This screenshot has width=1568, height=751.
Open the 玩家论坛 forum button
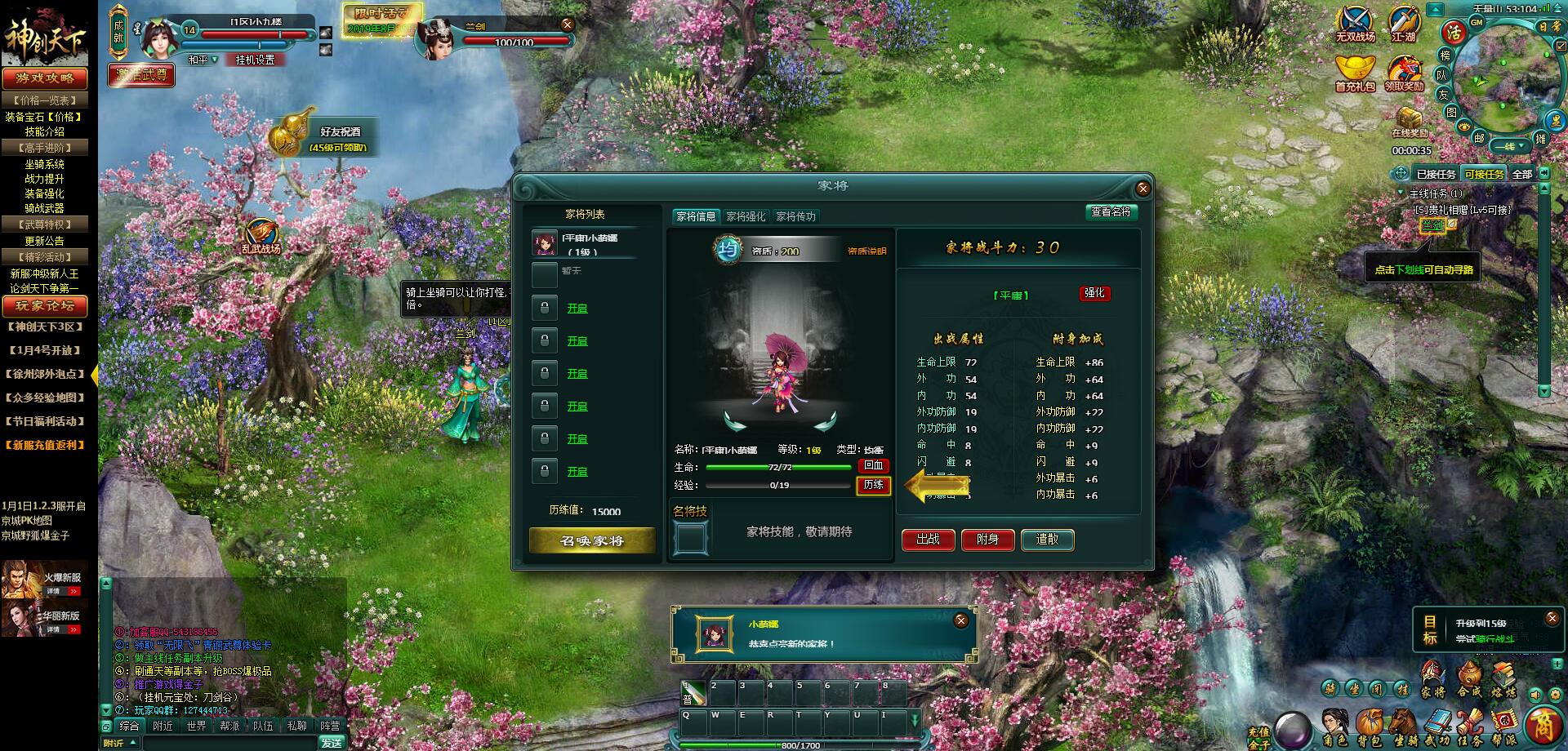click(44, 305)
